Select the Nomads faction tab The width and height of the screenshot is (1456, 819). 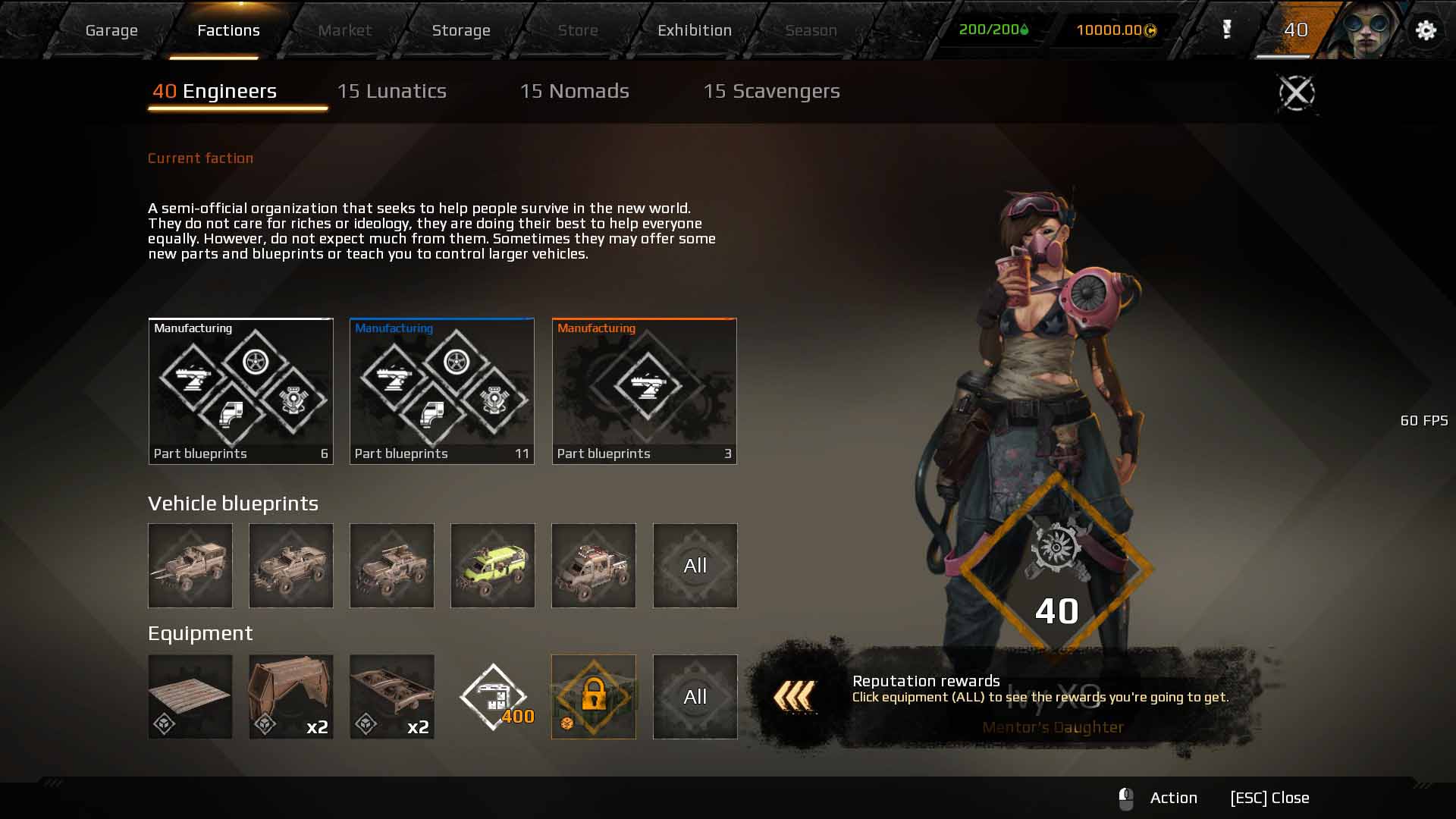pos(574,92)
